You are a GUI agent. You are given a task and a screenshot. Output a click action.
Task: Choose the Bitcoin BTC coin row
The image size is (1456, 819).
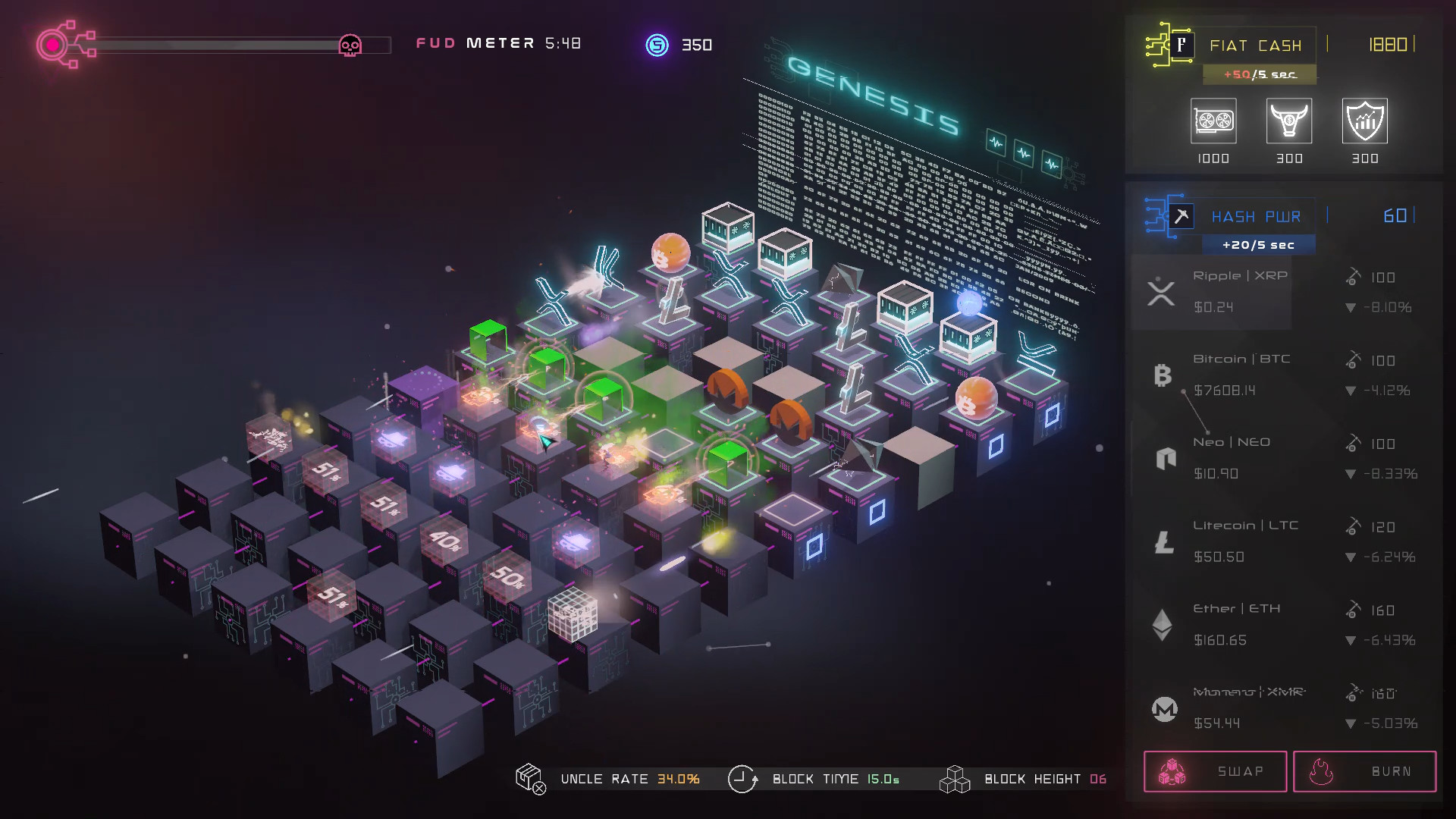(1286, 375)
